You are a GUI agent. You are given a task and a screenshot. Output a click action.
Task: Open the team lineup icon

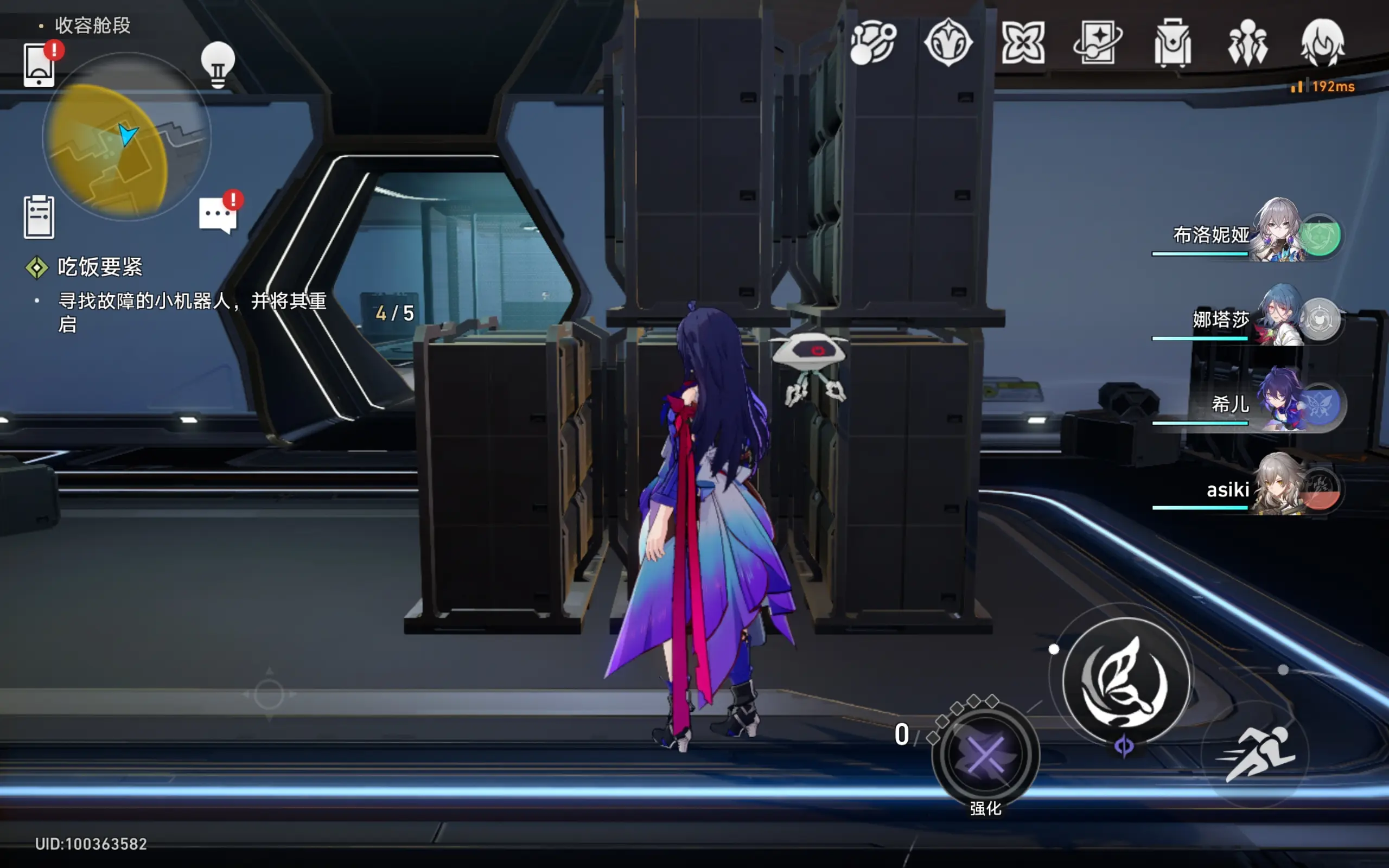pos(1247,42)
